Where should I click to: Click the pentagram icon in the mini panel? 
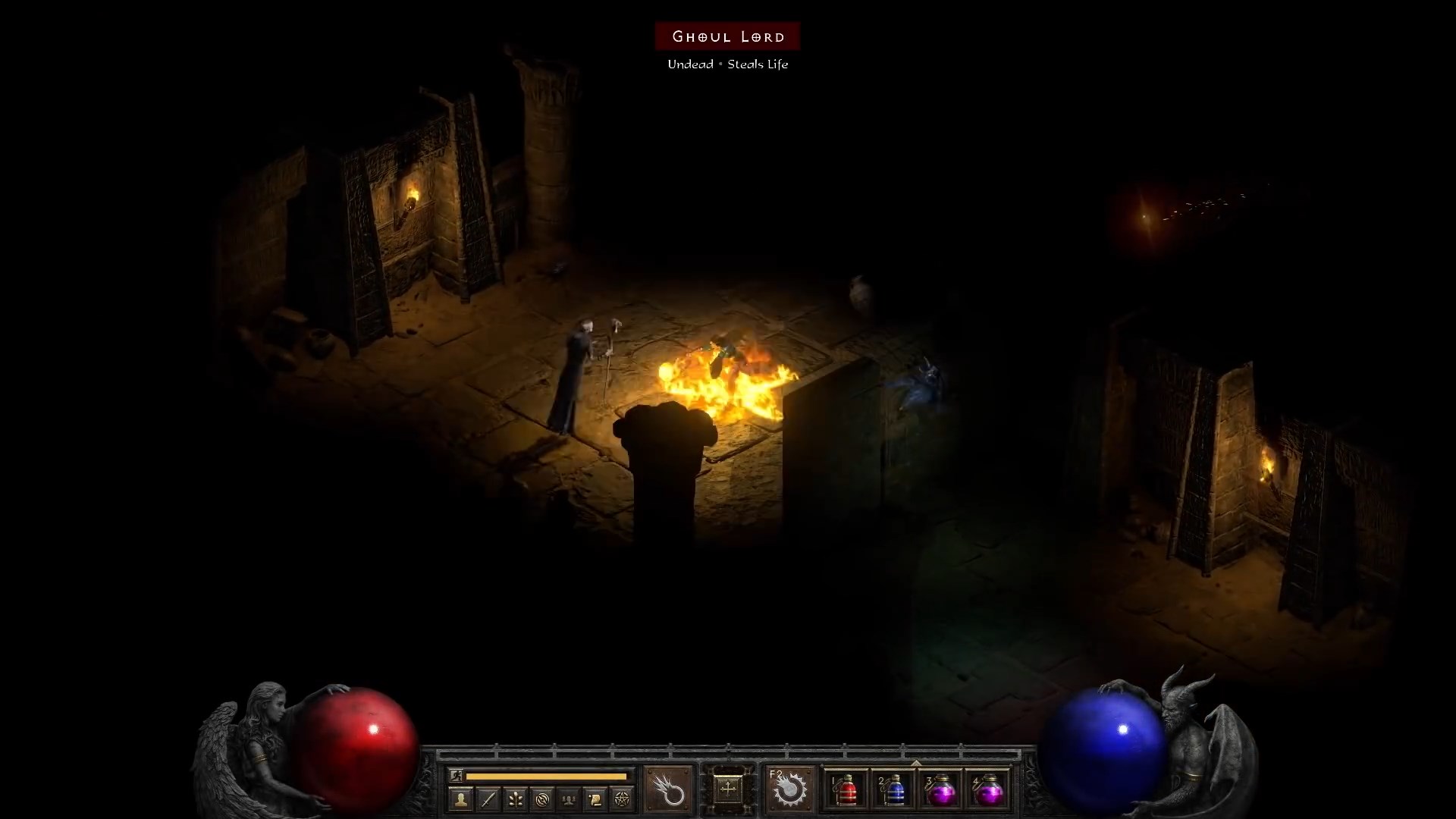tap(622, 799)
